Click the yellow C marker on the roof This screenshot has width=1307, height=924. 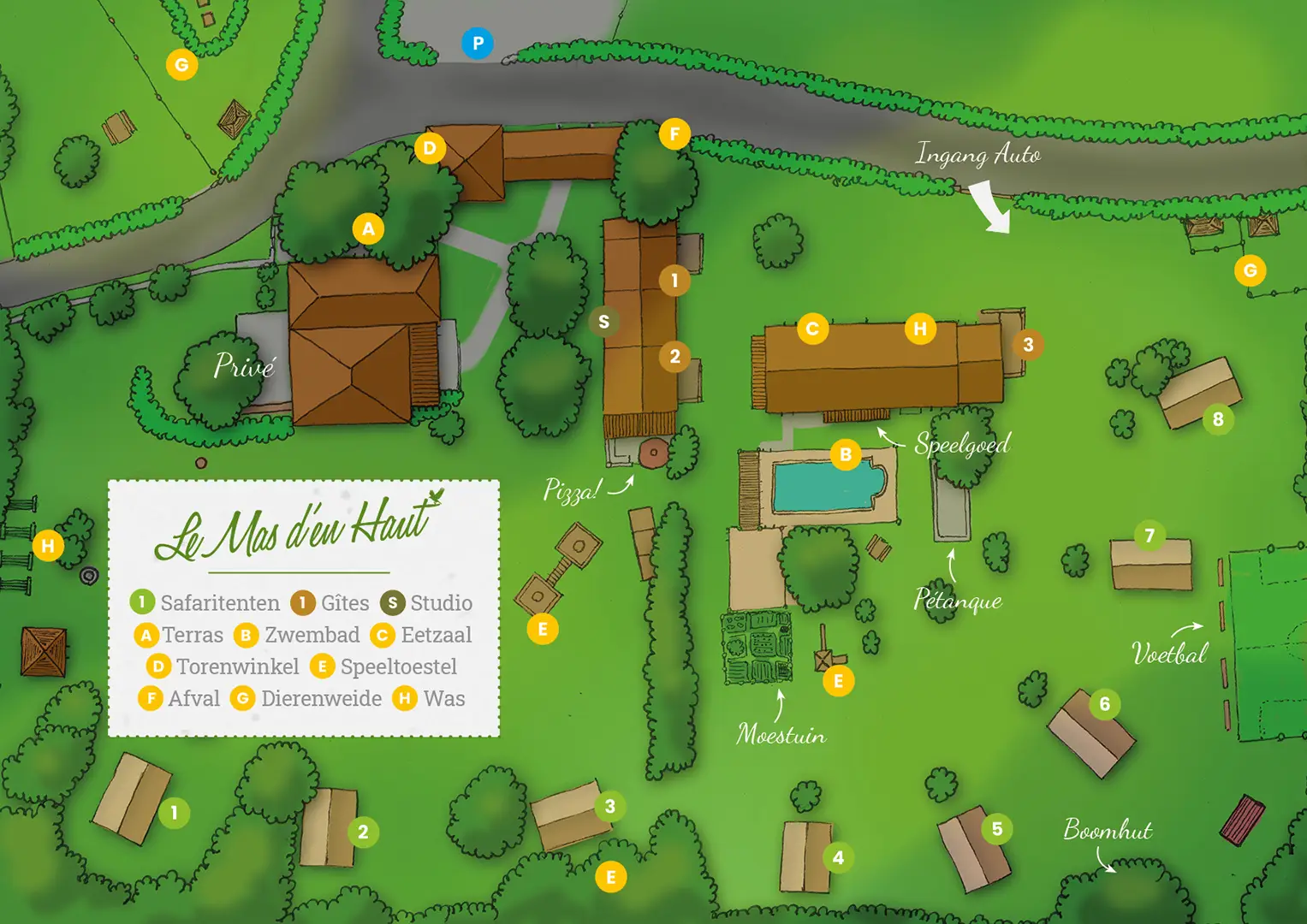812,328
